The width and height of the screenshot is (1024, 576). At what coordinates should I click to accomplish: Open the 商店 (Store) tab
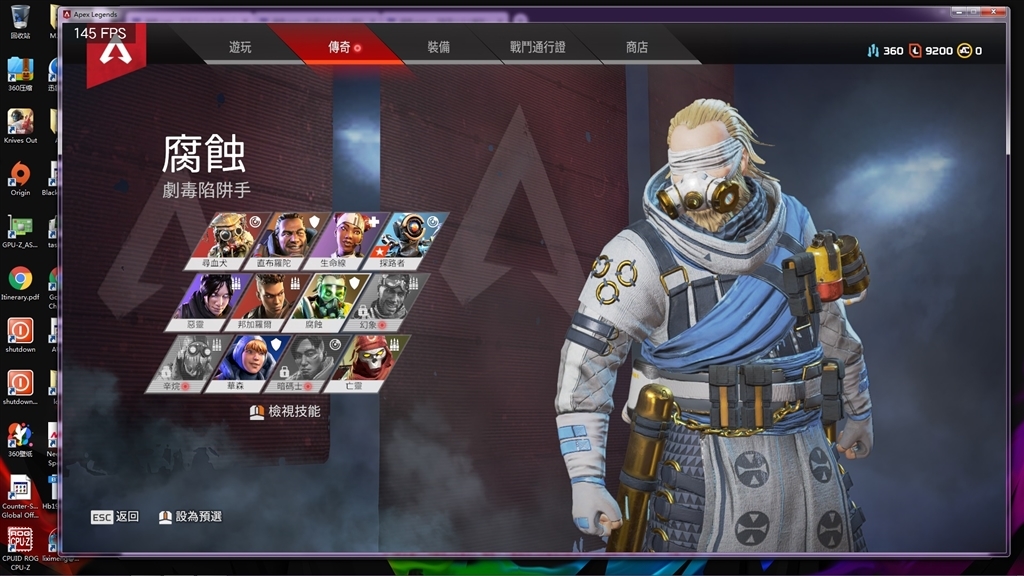coord(637,47)
